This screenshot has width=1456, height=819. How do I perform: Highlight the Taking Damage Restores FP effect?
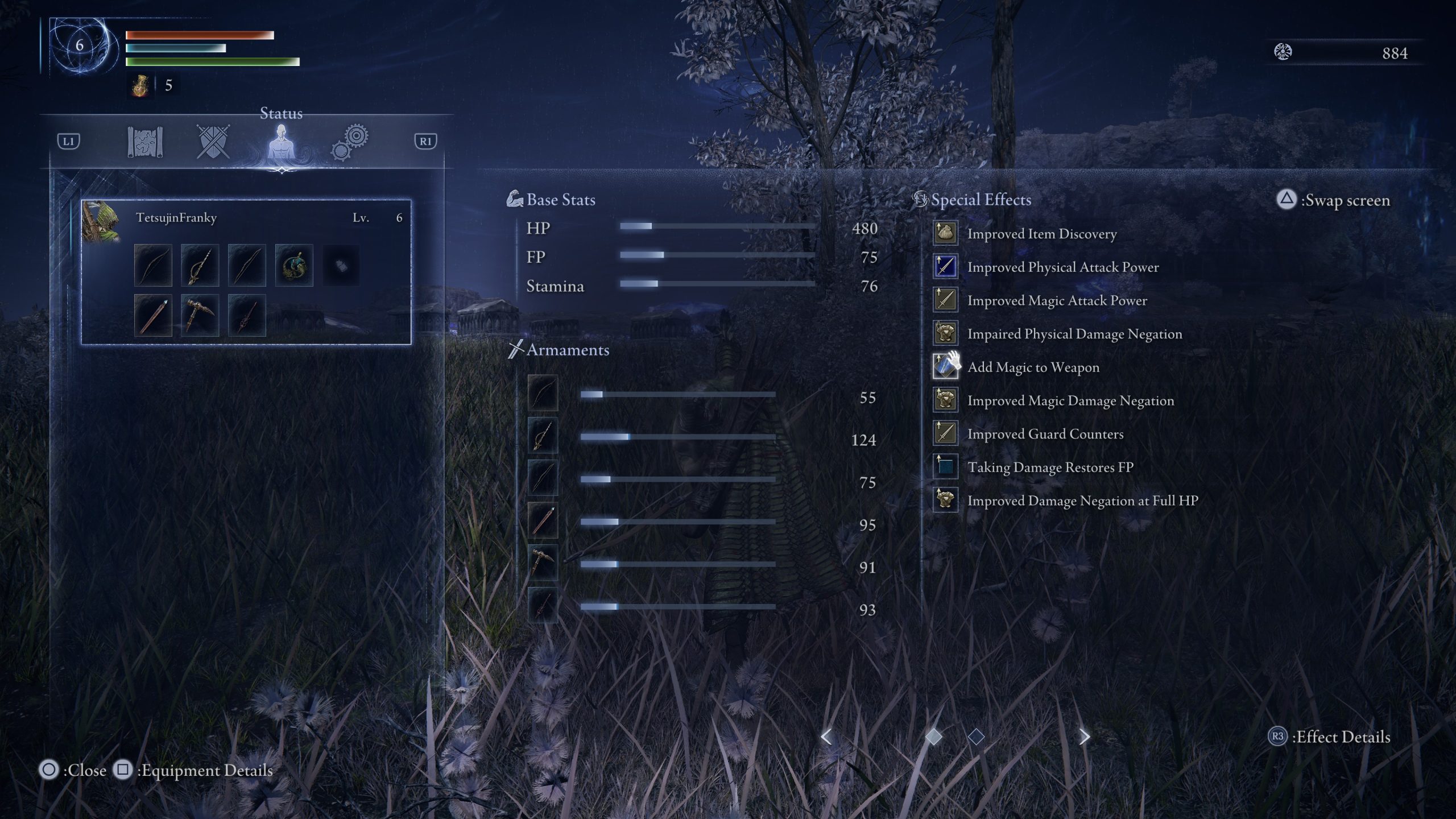pos(1050,467)
